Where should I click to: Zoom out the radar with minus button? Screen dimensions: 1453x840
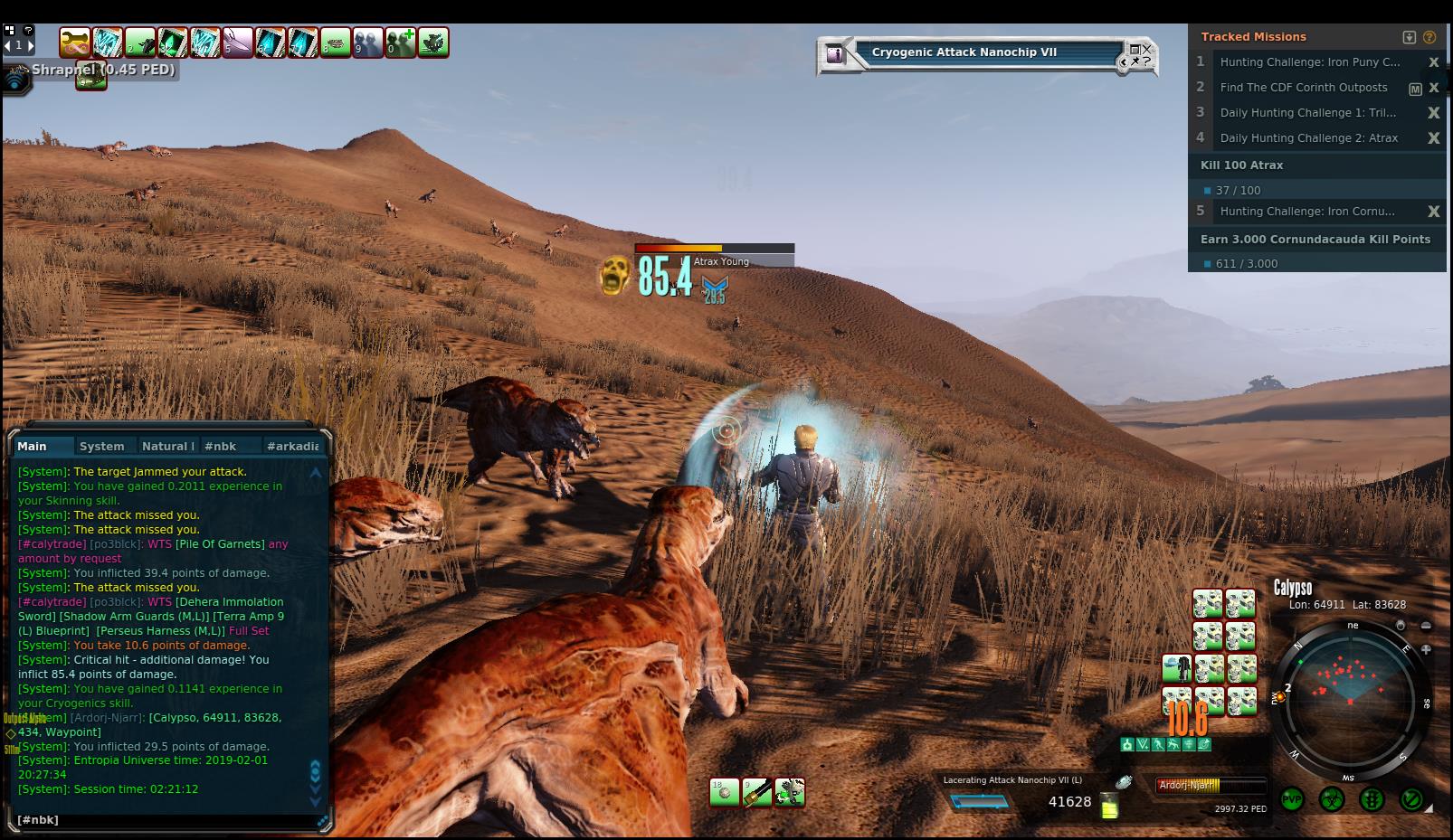coord(1426,626)
